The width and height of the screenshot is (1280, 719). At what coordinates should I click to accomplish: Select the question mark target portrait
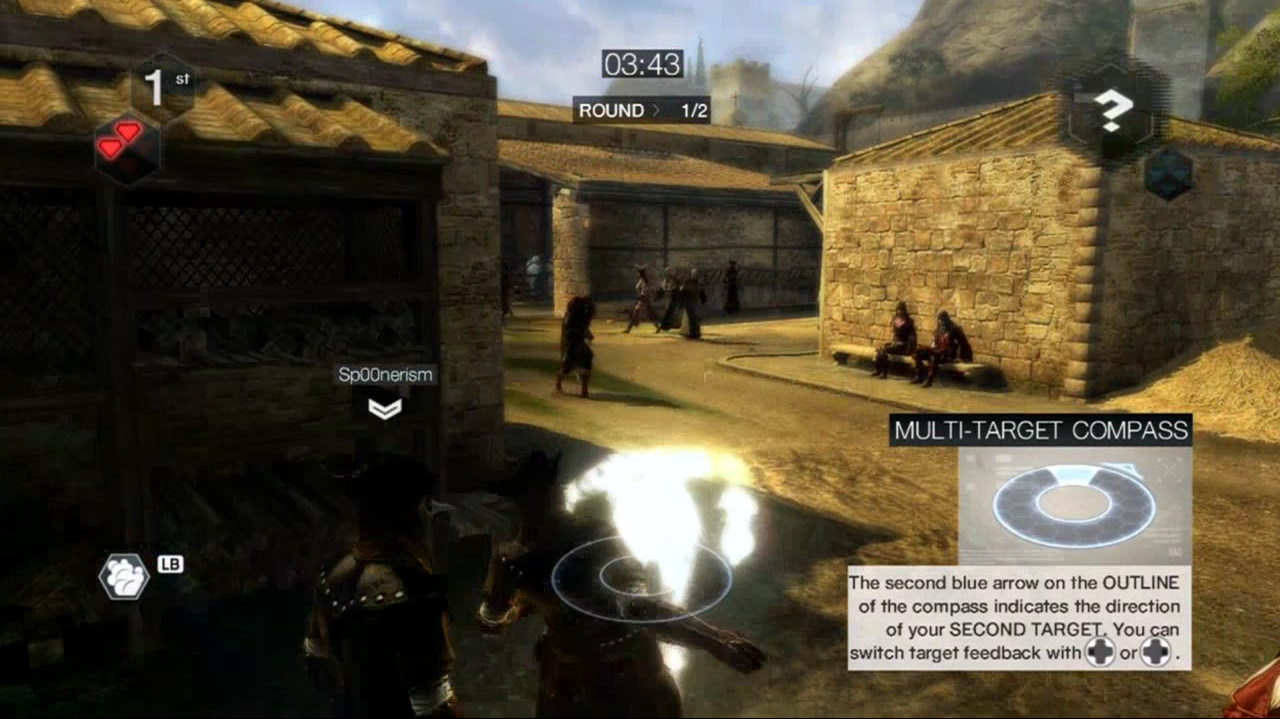point(1110,112)
